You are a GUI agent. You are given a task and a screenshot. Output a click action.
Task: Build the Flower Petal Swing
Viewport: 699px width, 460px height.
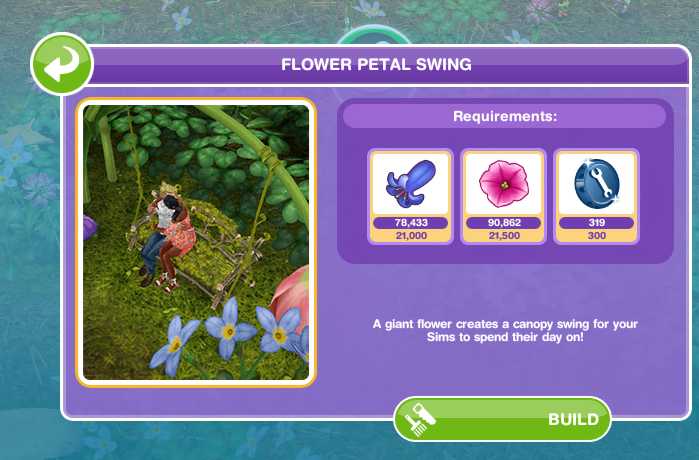click(502, 419)
